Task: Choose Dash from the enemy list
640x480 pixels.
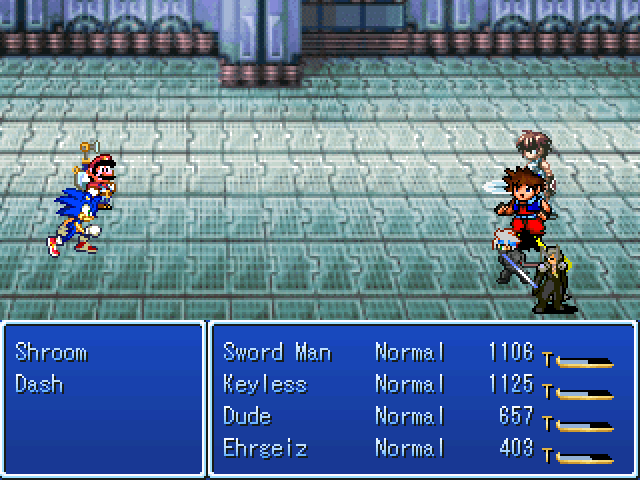Action: [41, 384]
